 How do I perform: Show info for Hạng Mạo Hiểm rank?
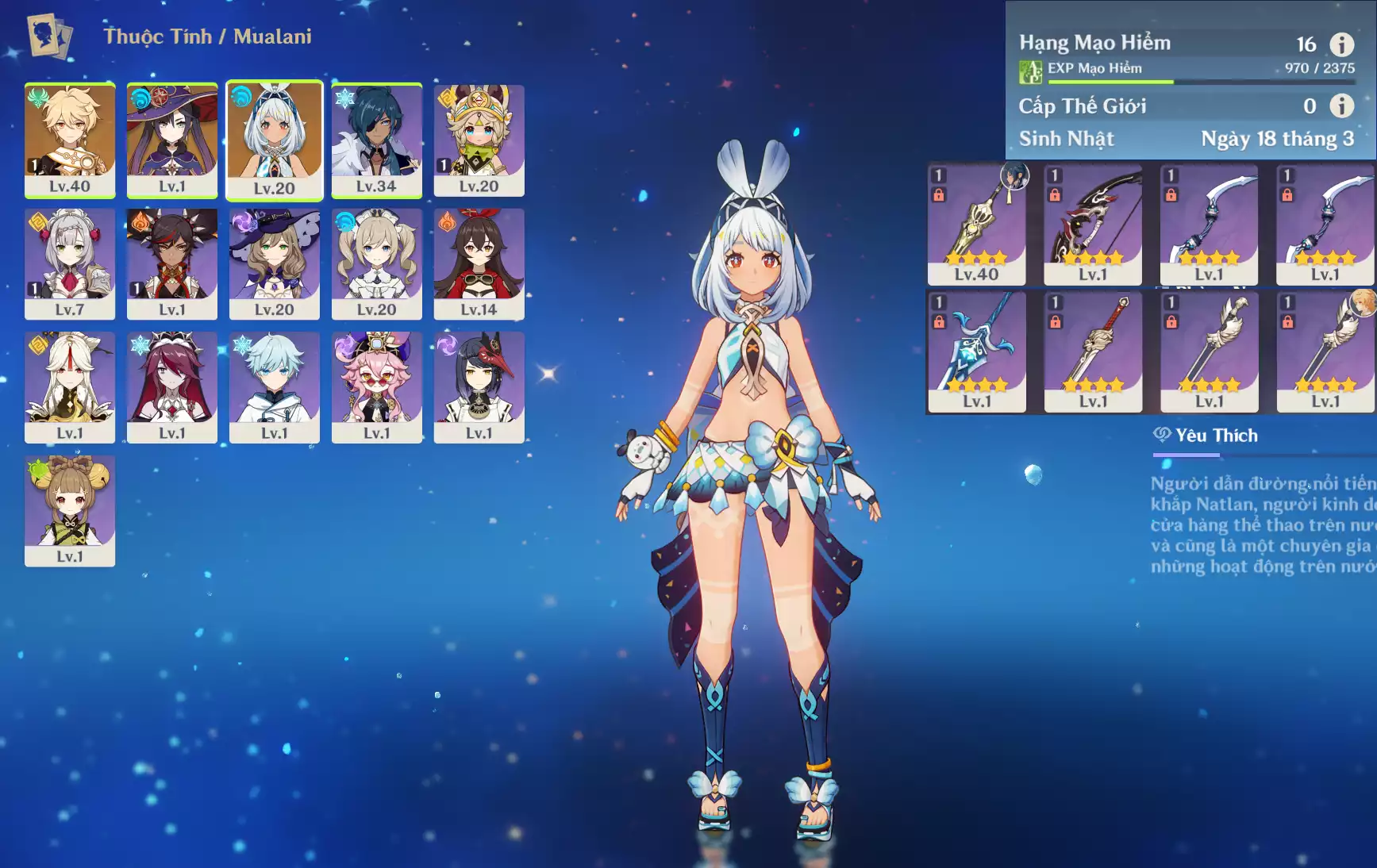point(1341,44)
